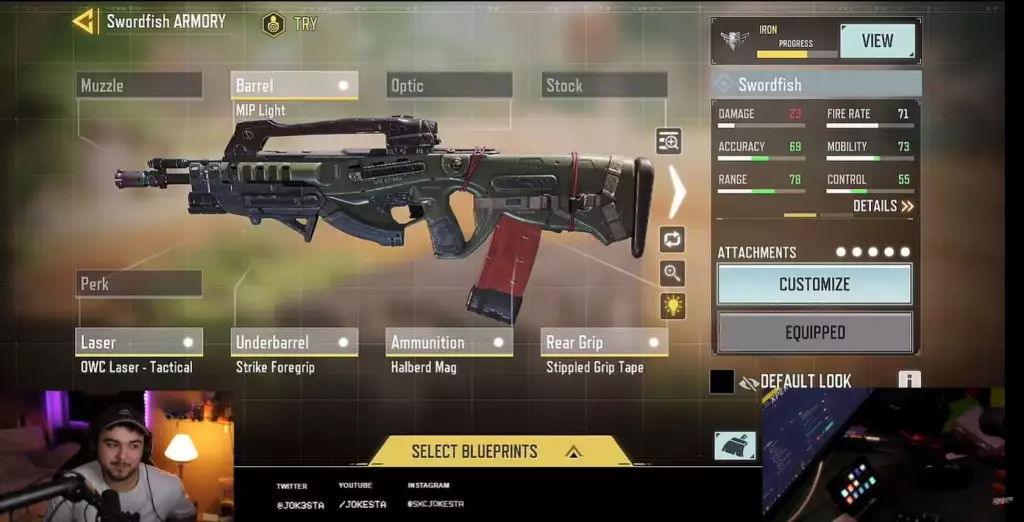This screenshot has width=1024, height=522.
Task: Click the EQUIPPED button
Action: coord(814,332)
